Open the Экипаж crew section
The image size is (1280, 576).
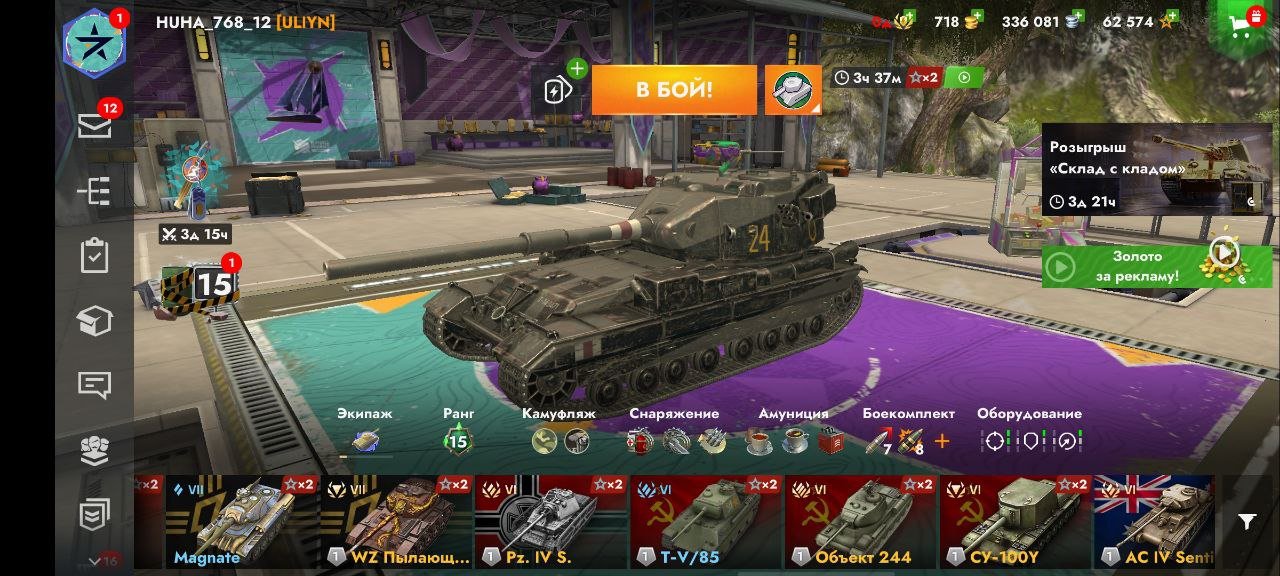click(x=365, y=431)
